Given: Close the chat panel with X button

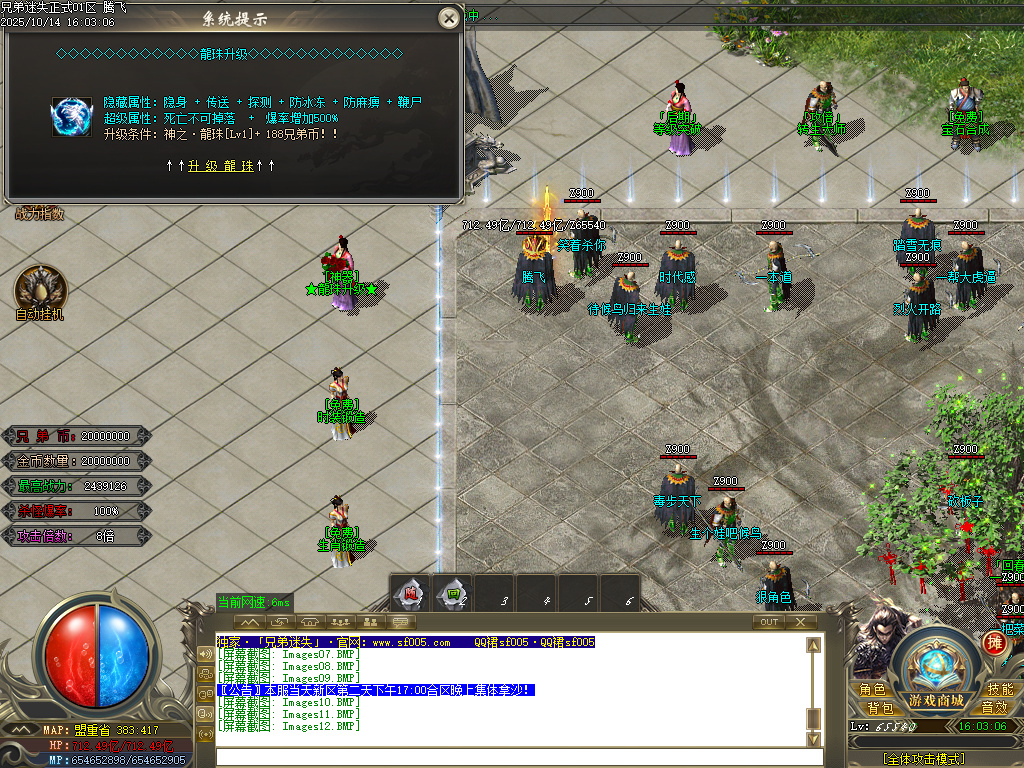Looking at the screenshot, I should pos(800,622).
